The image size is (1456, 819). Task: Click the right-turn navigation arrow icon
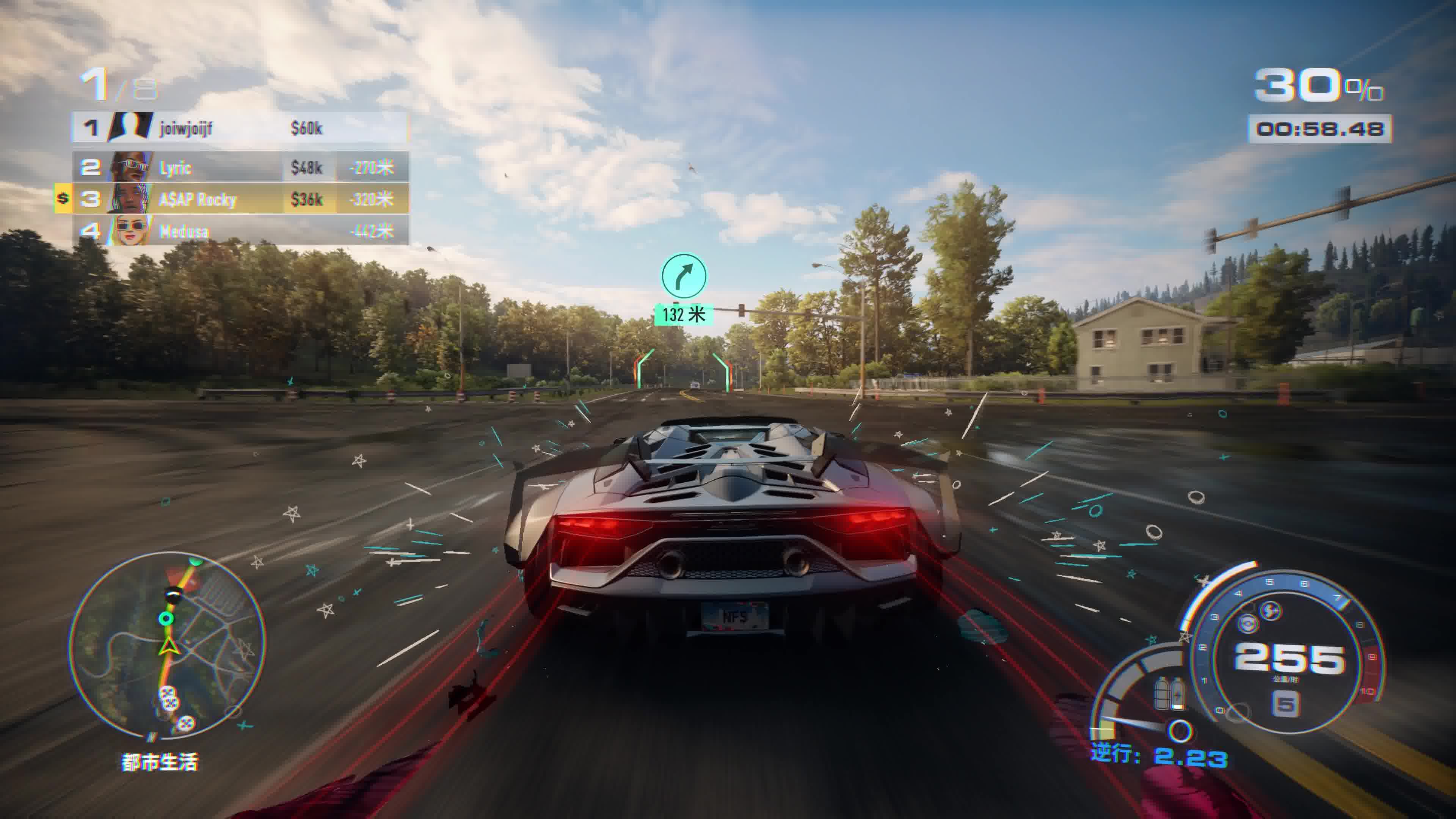(x=684, y=276)
